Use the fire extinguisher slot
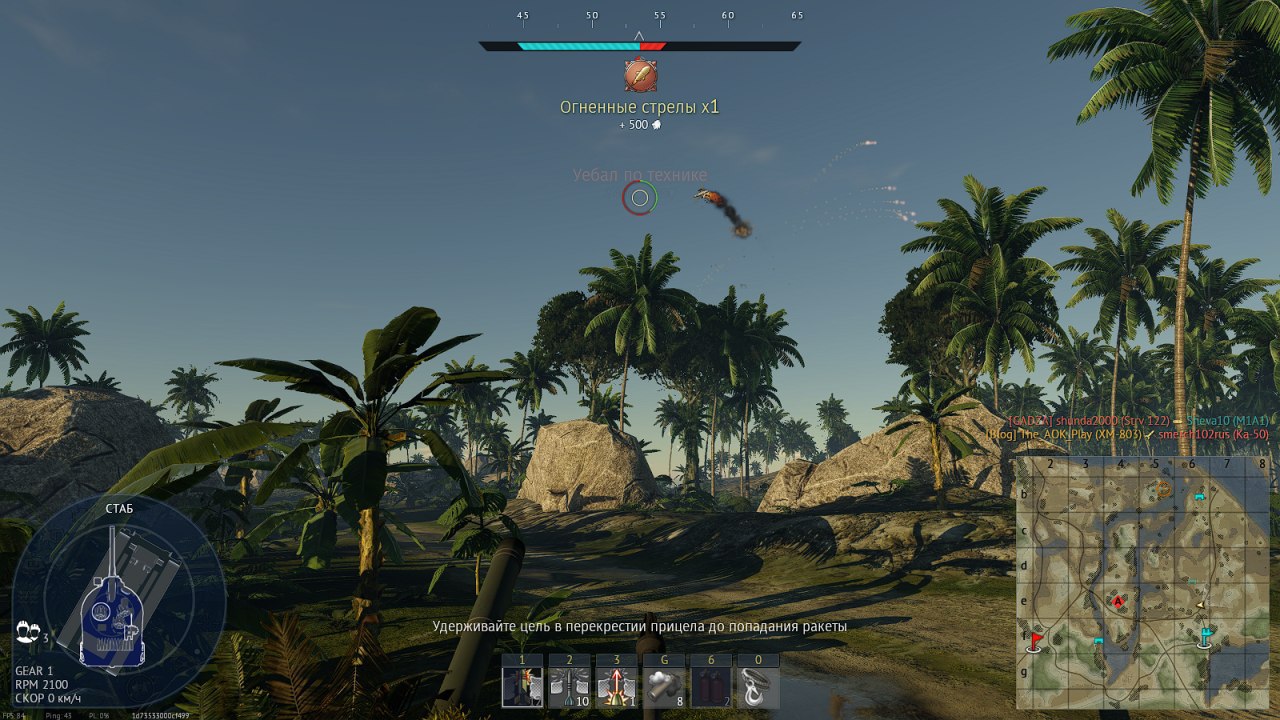This screenshot has height=720, width=1280. [711, 687]
